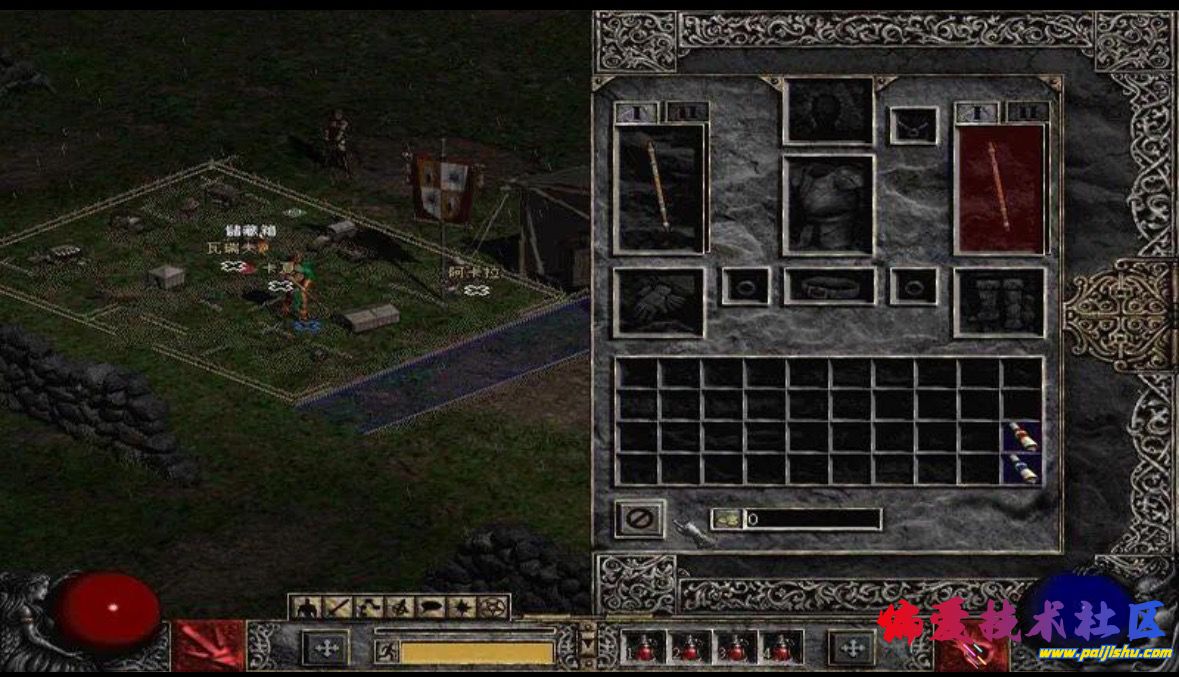Open the left attack skill selector
Screen dimensions: 1179x677
coord(209,646)
